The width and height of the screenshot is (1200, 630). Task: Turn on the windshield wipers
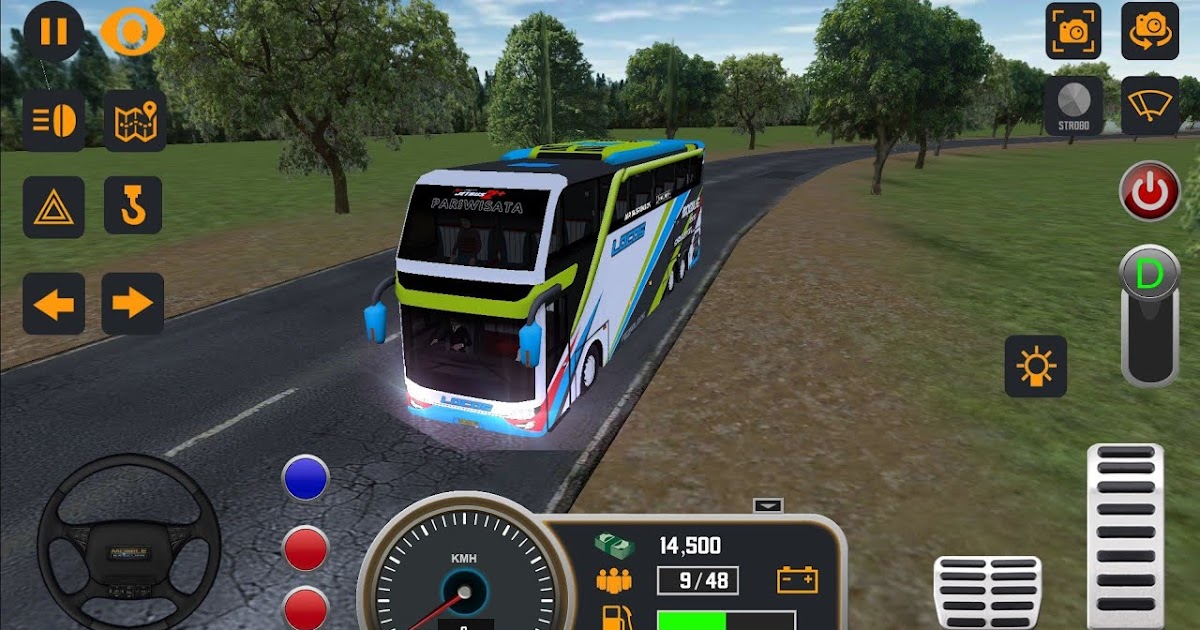pos(1149,105)
